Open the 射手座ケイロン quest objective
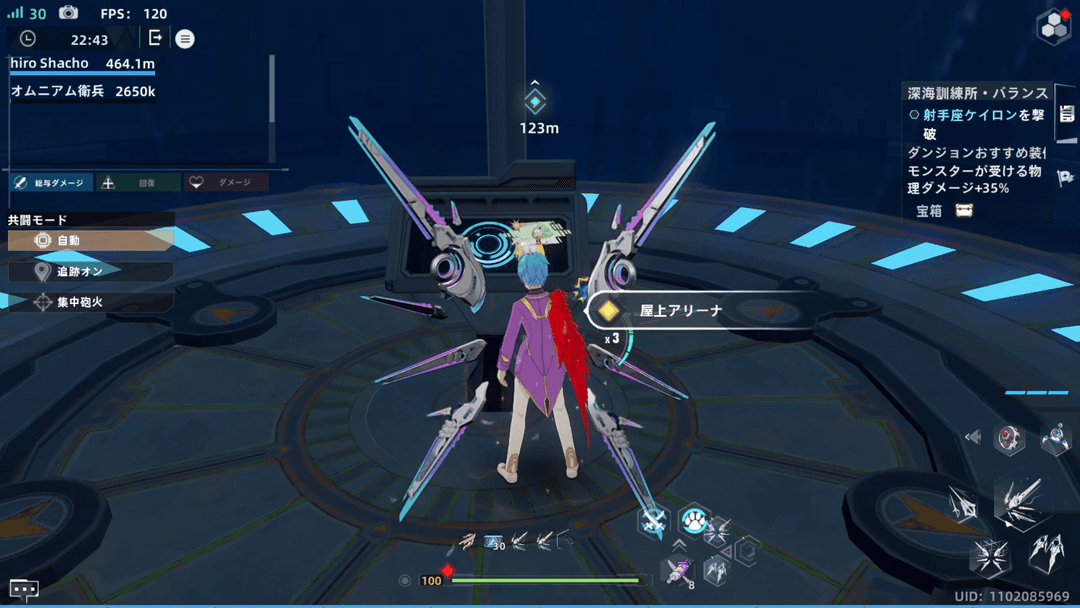The image size is (1080, 608). 975,116
